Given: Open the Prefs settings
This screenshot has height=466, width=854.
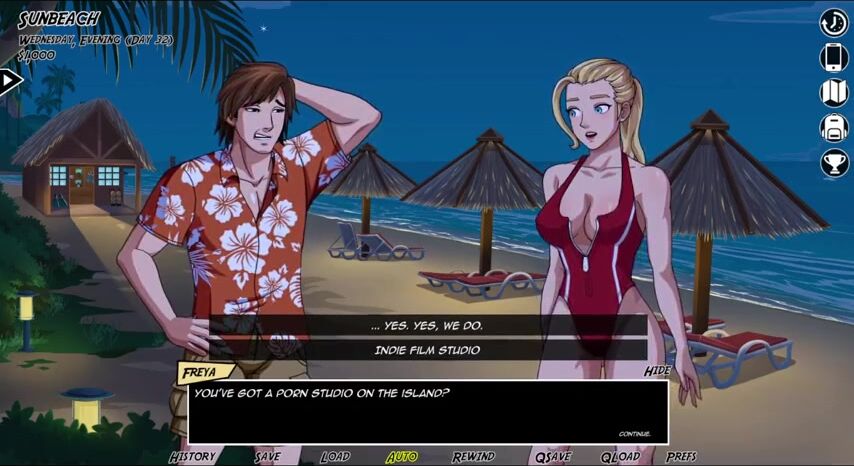Looking at the screenshot, I should coord(681,456).
